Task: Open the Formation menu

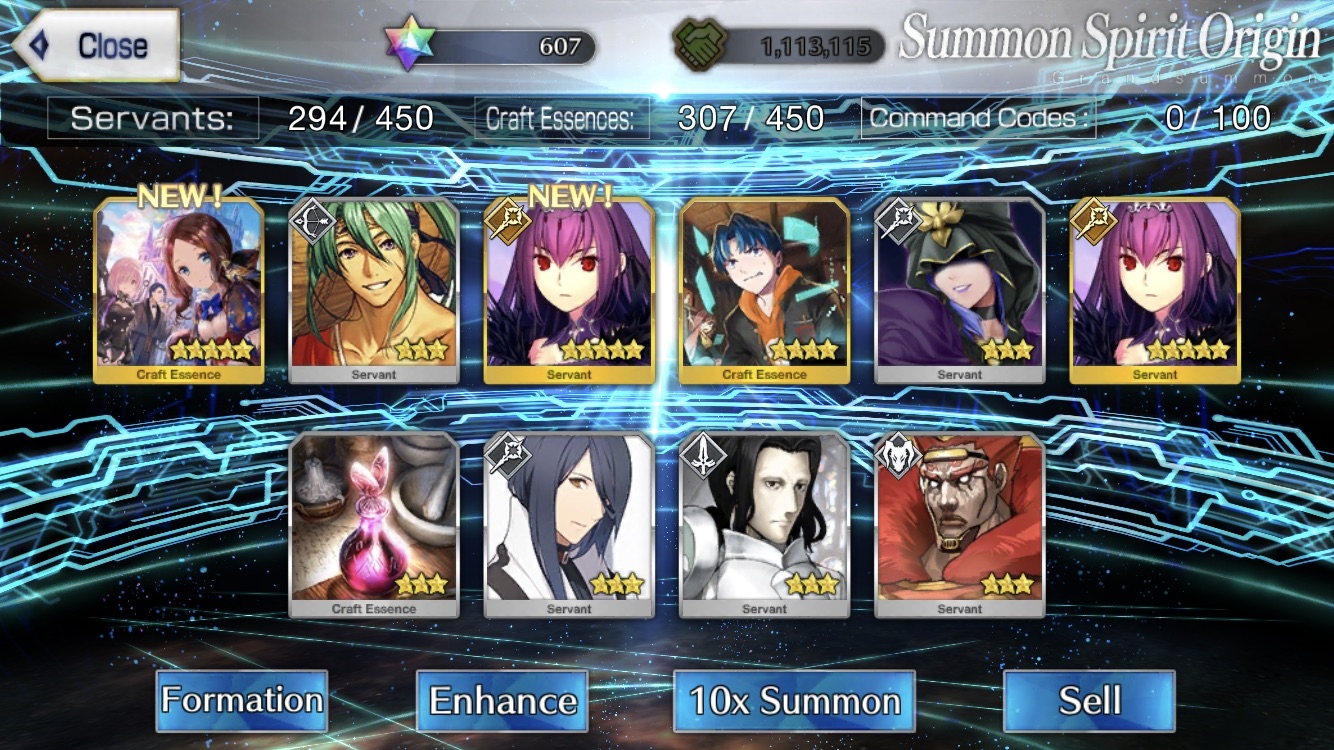Action: pos(242,700)
